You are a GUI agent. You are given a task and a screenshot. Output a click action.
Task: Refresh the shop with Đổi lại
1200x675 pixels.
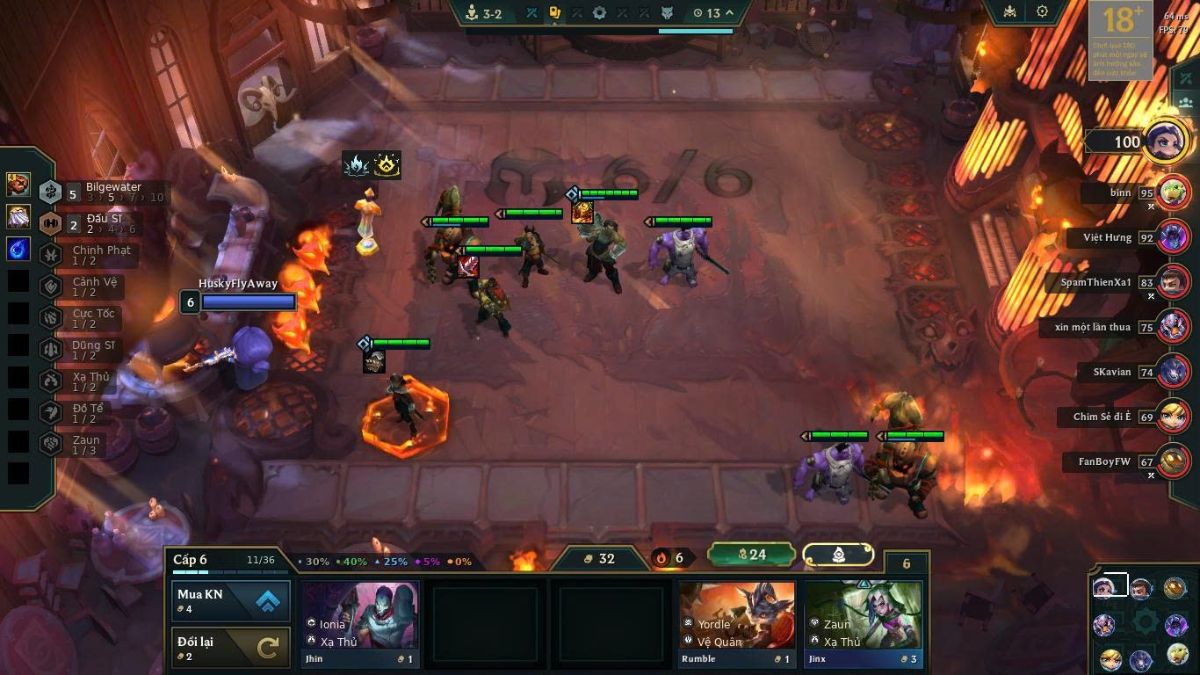click(x=231, y=647)
